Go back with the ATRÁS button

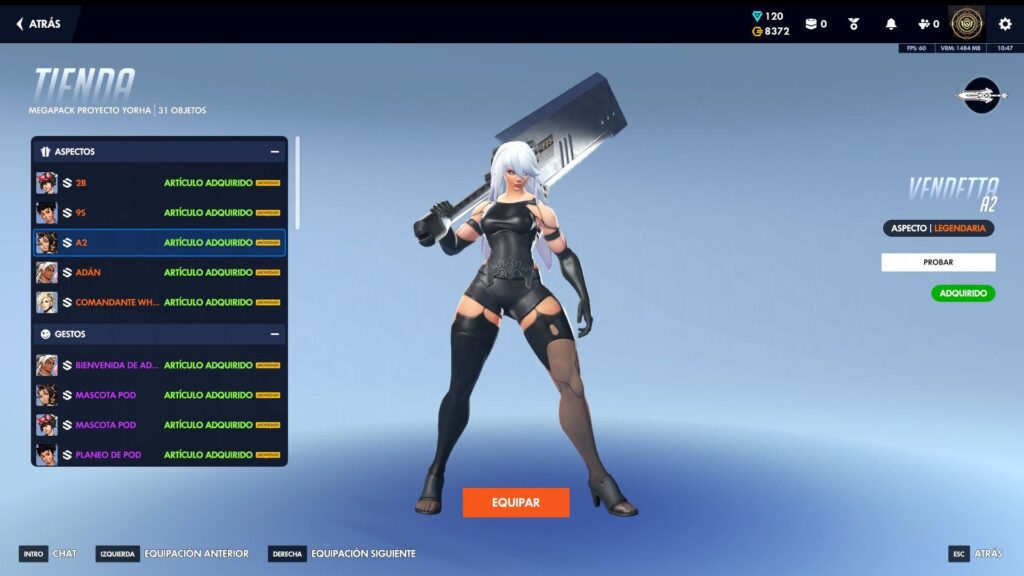pyautogui.click(x=39, y=24)
